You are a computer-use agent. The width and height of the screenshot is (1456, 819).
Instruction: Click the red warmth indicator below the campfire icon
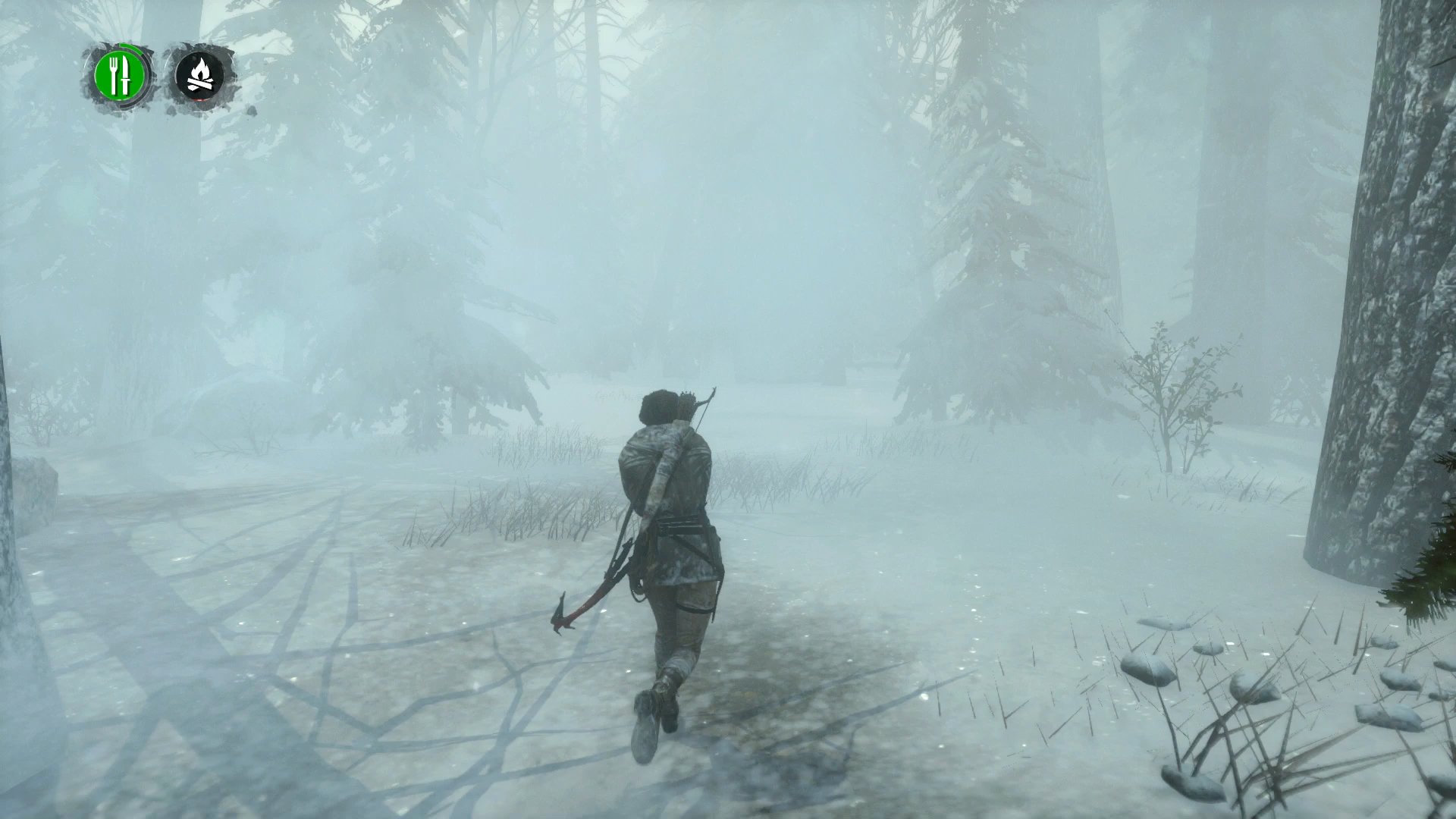pyautogui.click(x=199, y=100)
